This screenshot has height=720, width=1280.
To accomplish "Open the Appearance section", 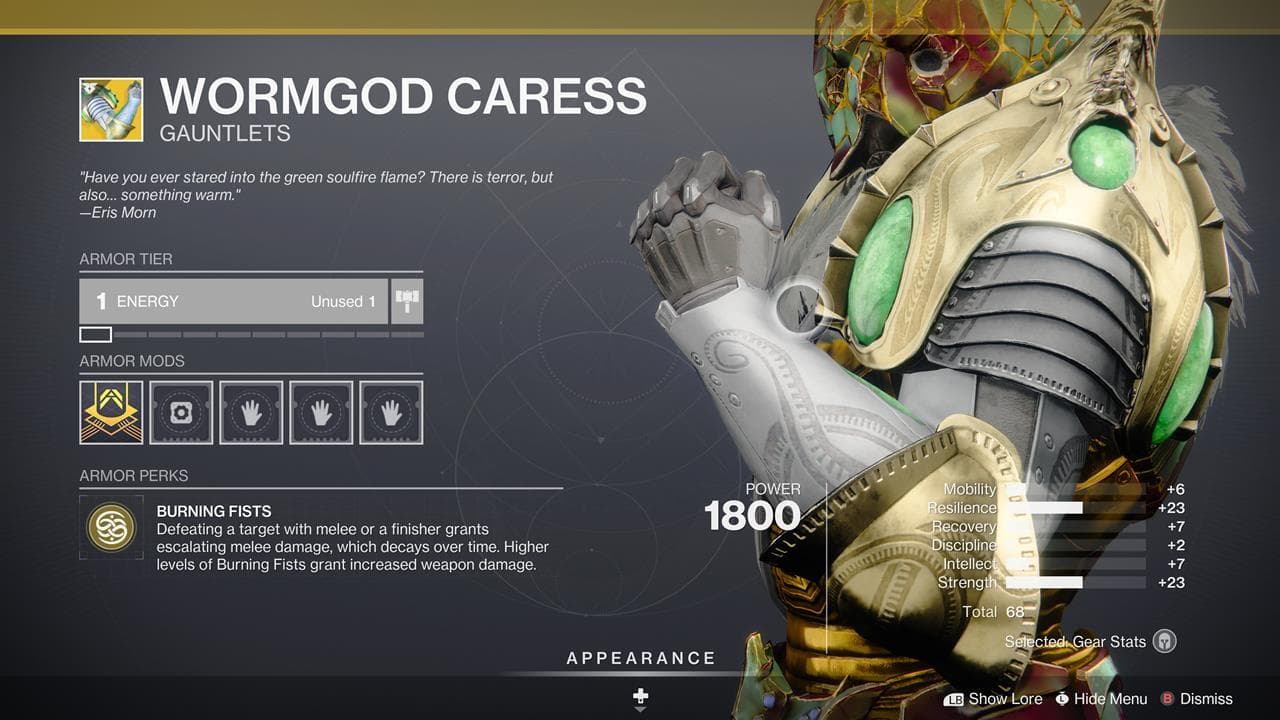I will click(x=641, y=658).
